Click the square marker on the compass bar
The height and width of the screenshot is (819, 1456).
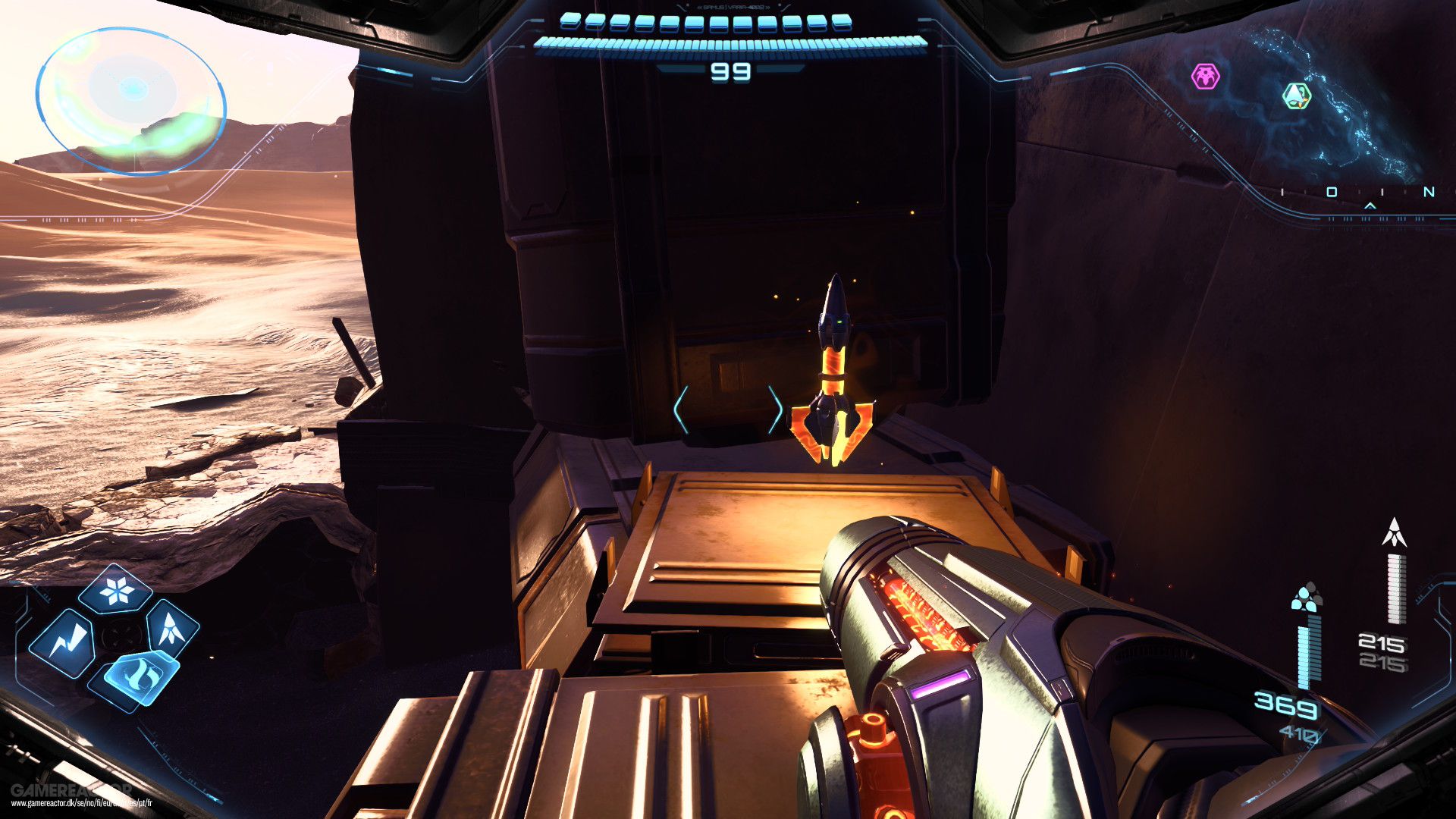pyautogui.click(x=1332, y=190)
